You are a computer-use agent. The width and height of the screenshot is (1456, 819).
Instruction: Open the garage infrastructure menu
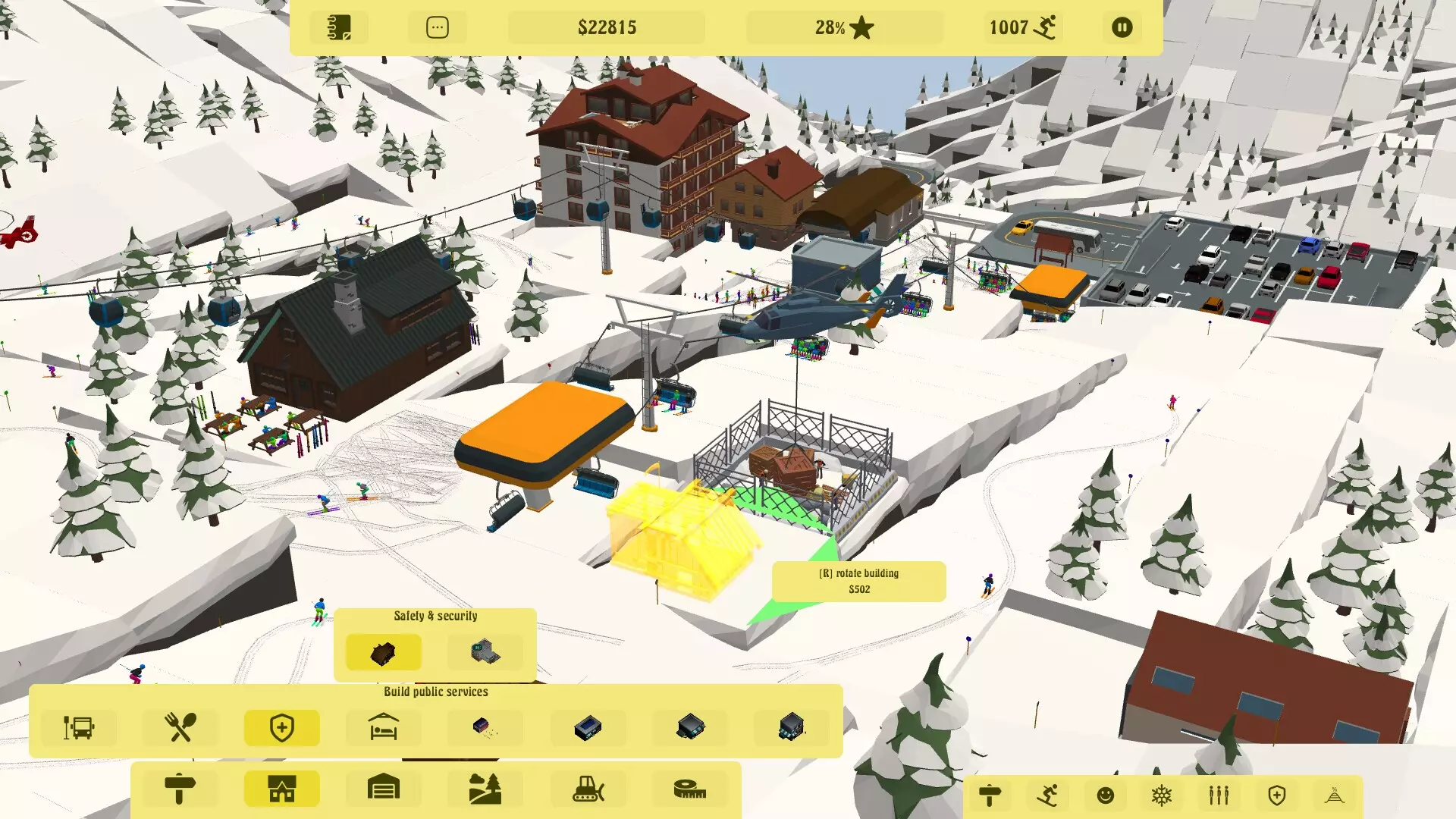click(x=383, y=789)
